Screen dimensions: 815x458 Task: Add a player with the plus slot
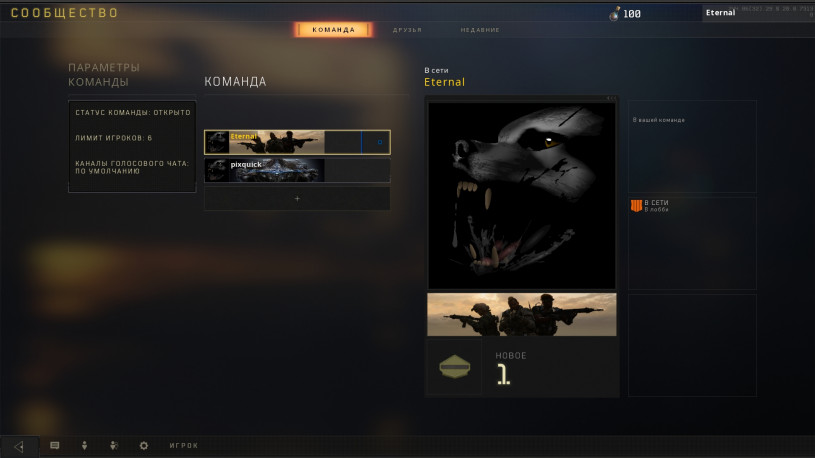297,198
